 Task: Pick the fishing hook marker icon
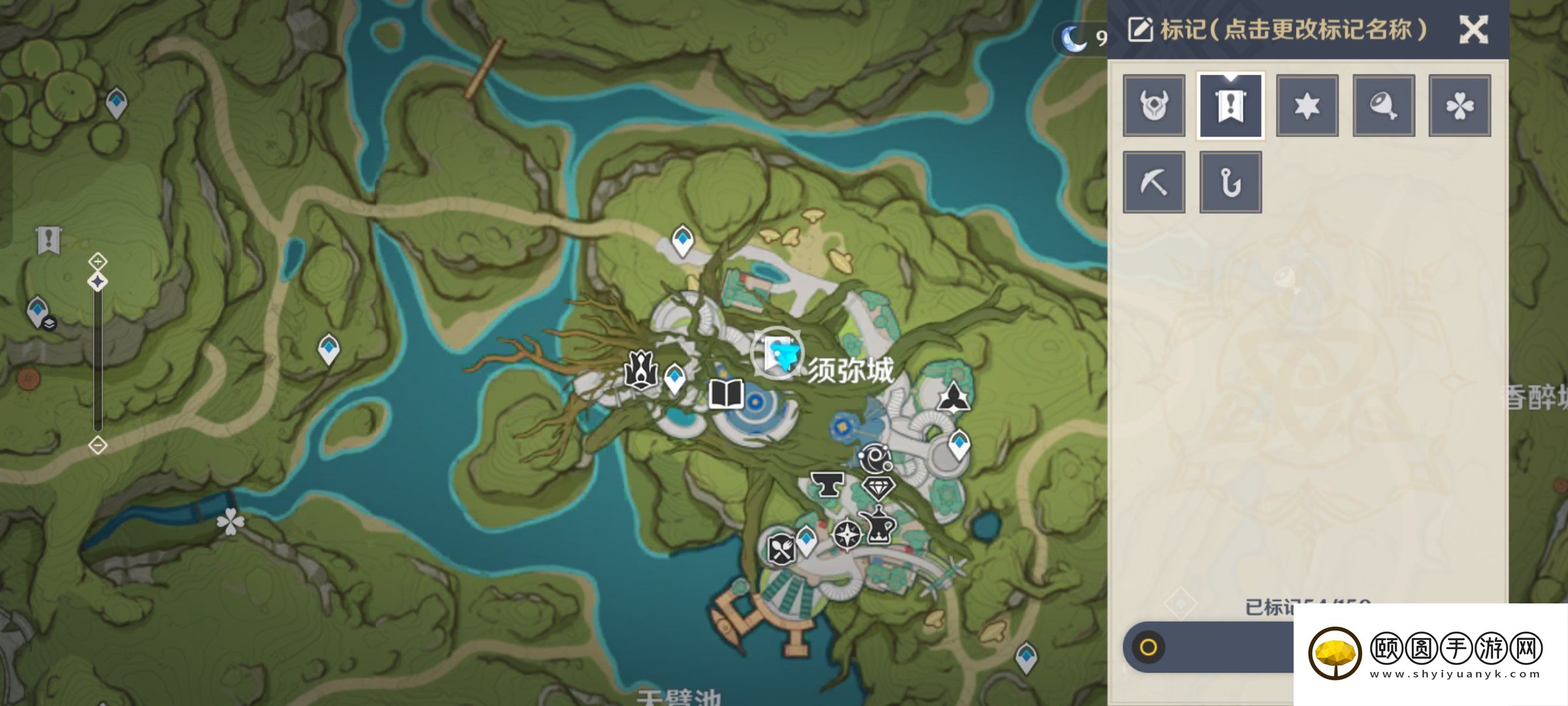1230,182
